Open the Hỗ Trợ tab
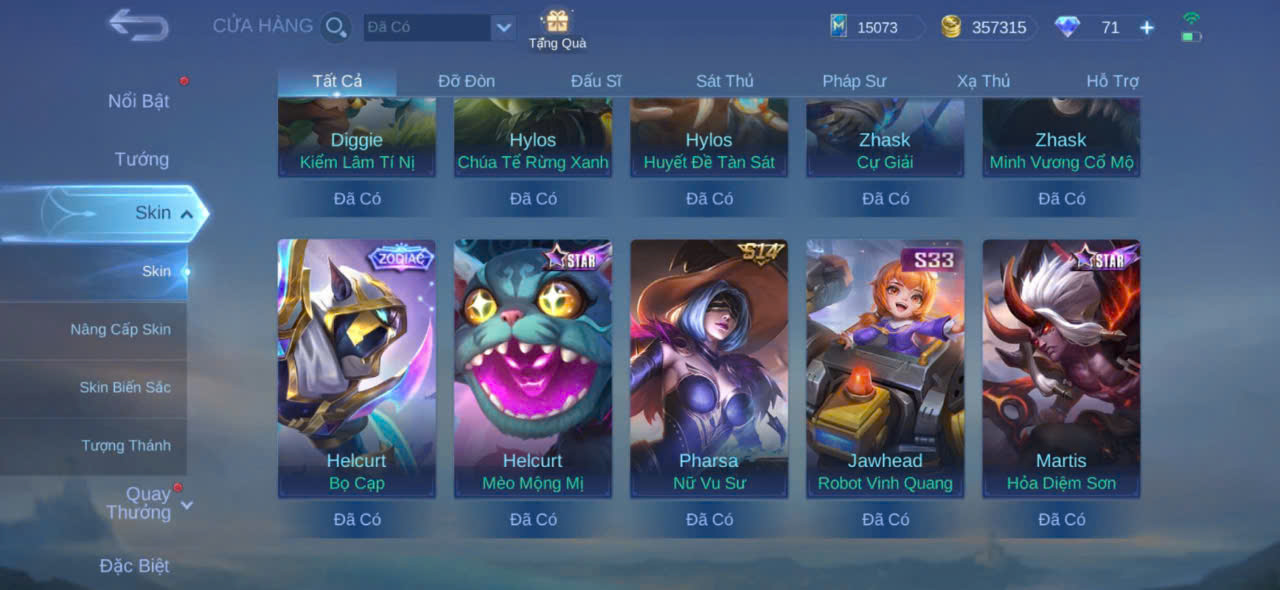1280x590 pixels. (x=1112, y=81)
